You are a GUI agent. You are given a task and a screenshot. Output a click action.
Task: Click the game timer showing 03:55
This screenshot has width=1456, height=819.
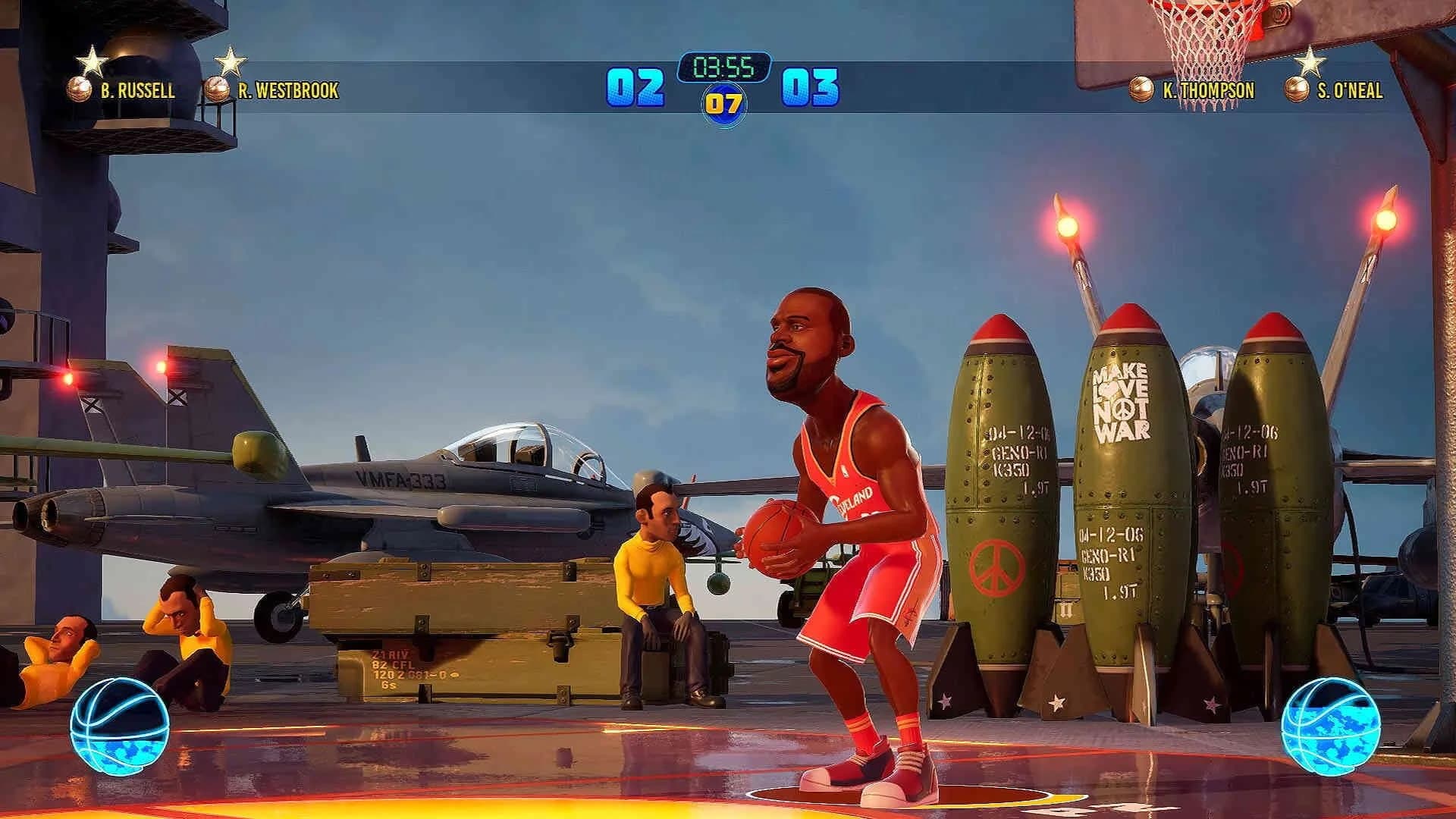click(722, 67)
